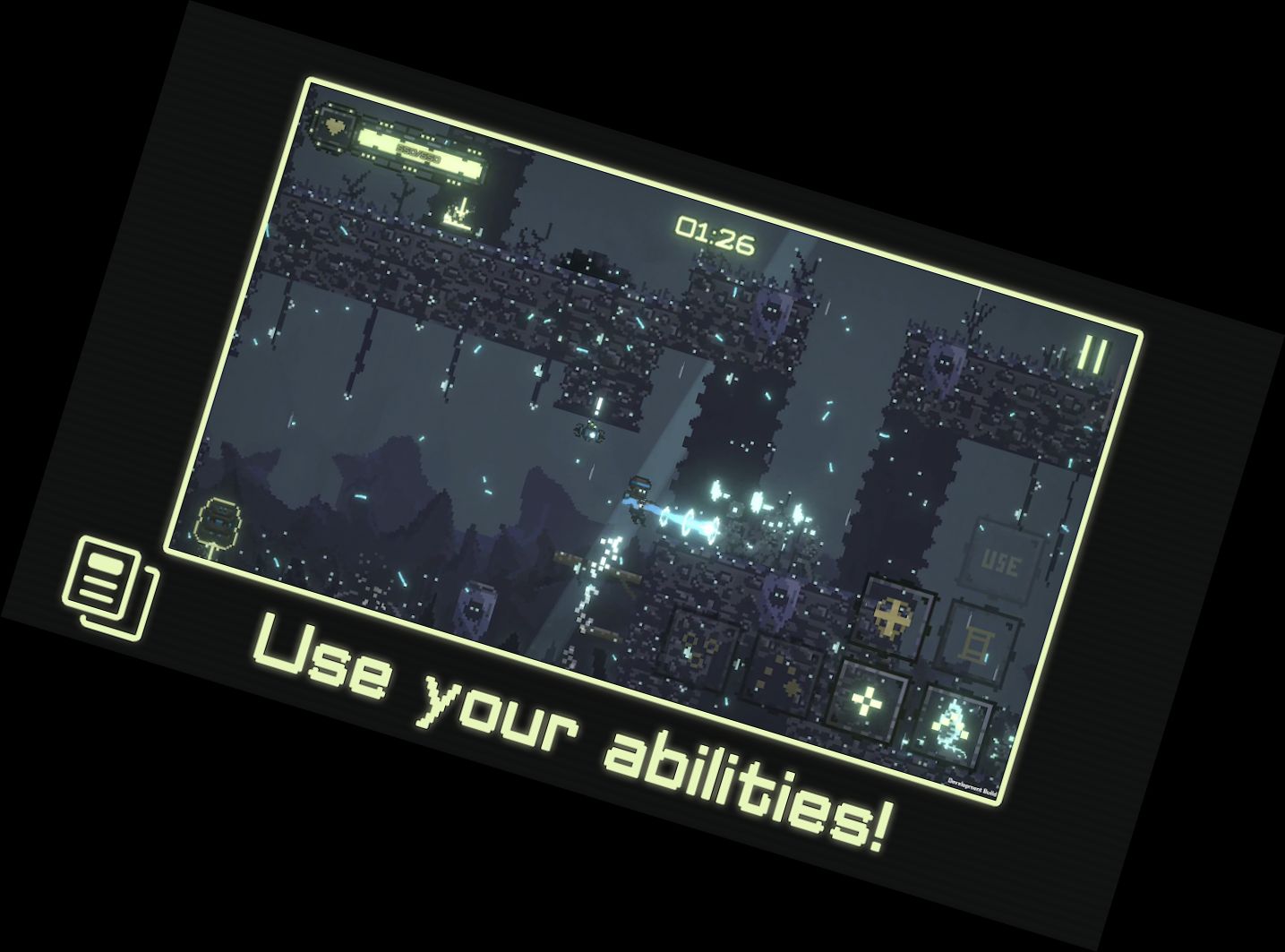Click the lantern totem on the left ledge
The width and height of the screenshot is (1285, 952).
click(216, 521)
